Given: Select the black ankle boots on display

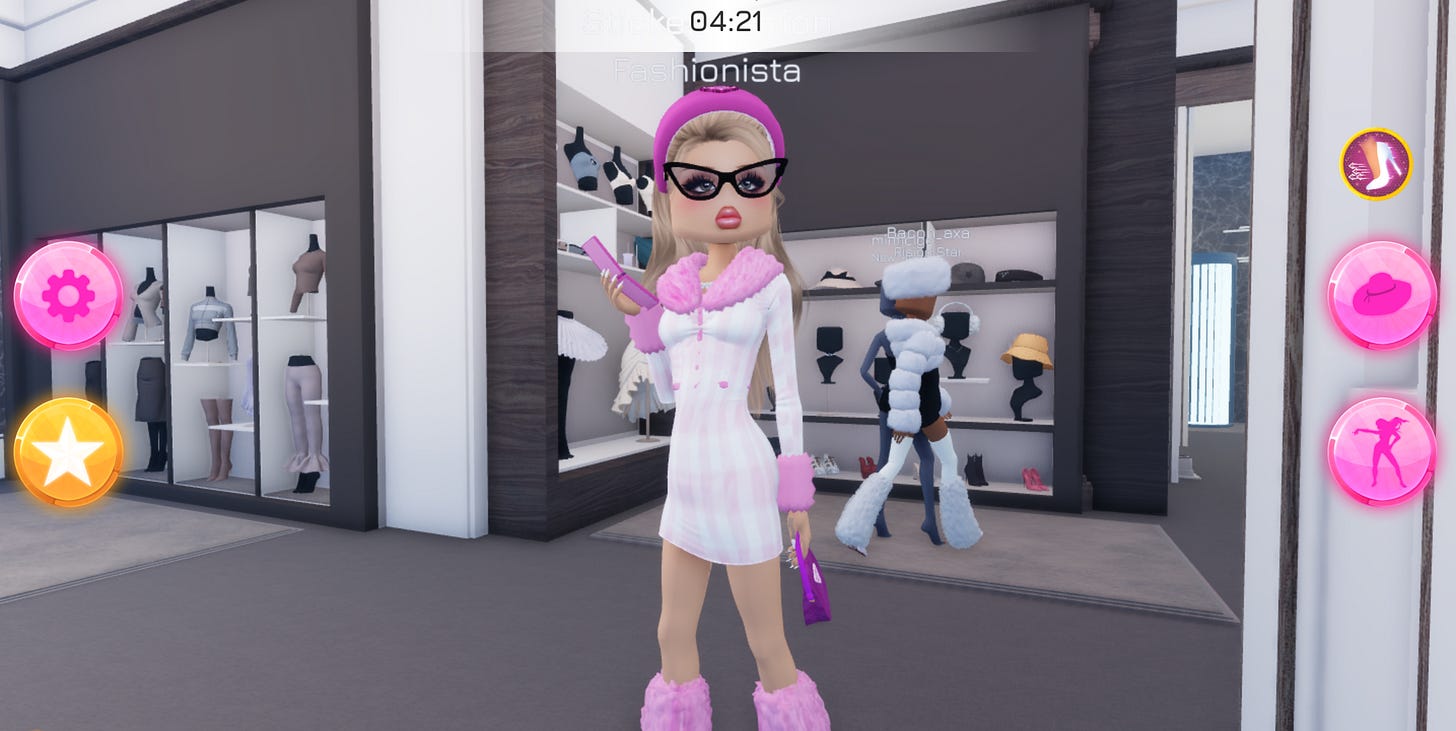Looking at the screenshot, I should [x=974, y=467].
